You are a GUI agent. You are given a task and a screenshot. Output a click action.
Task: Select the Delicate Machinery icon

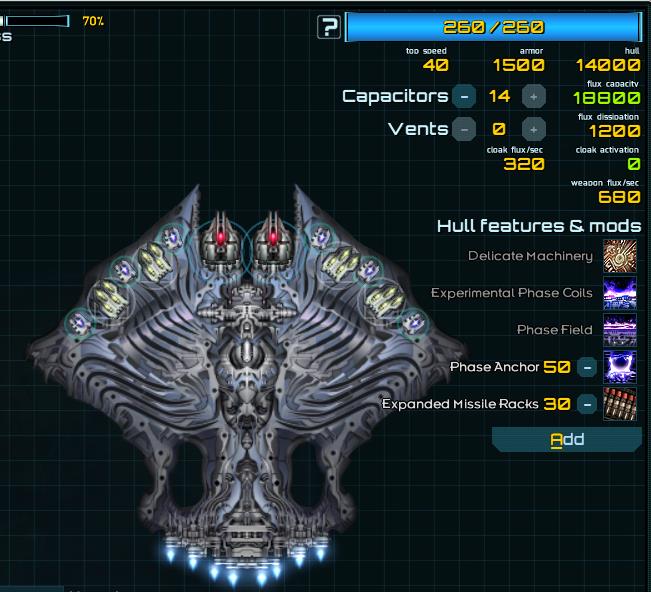click(620, 256)
